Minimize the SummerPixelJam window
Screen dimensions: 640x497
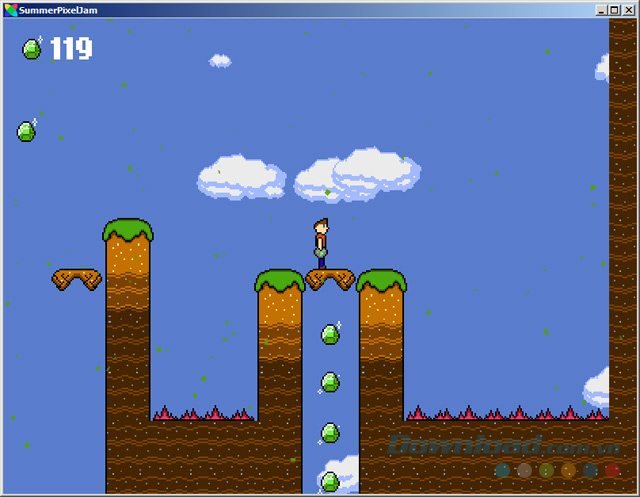click(602, 10)
